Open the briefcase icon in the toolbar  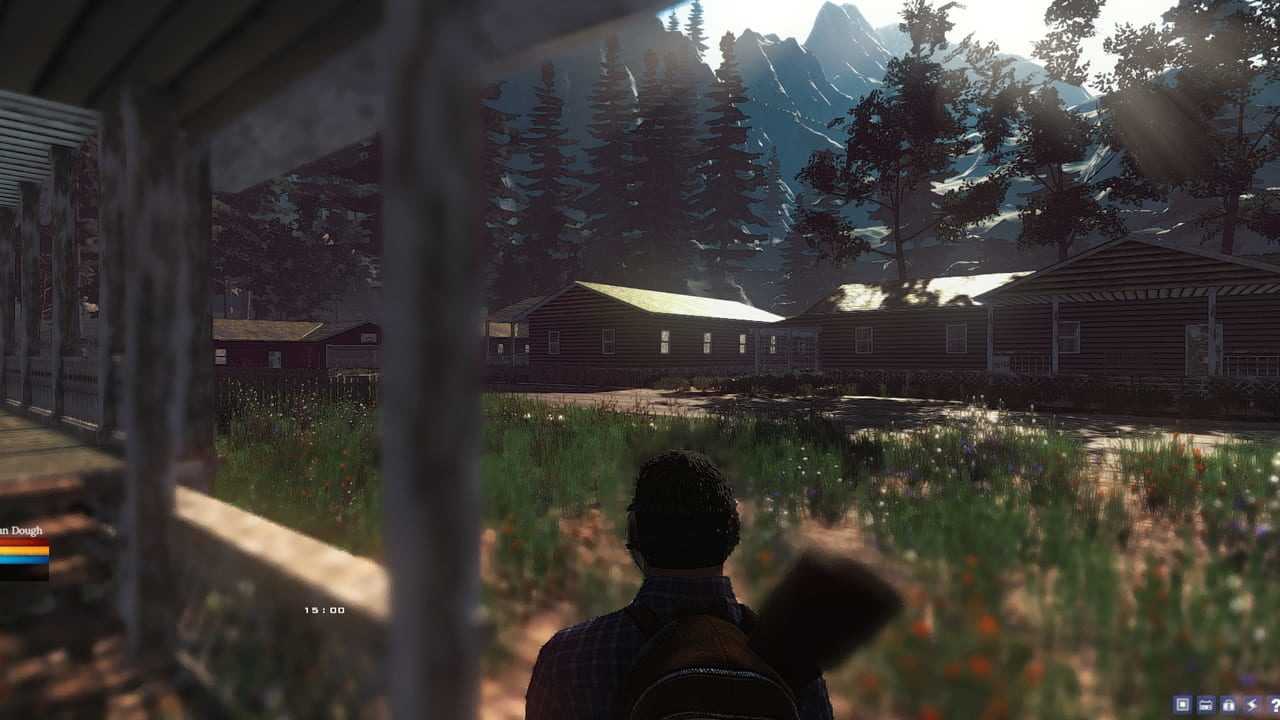coord(1206,705)
